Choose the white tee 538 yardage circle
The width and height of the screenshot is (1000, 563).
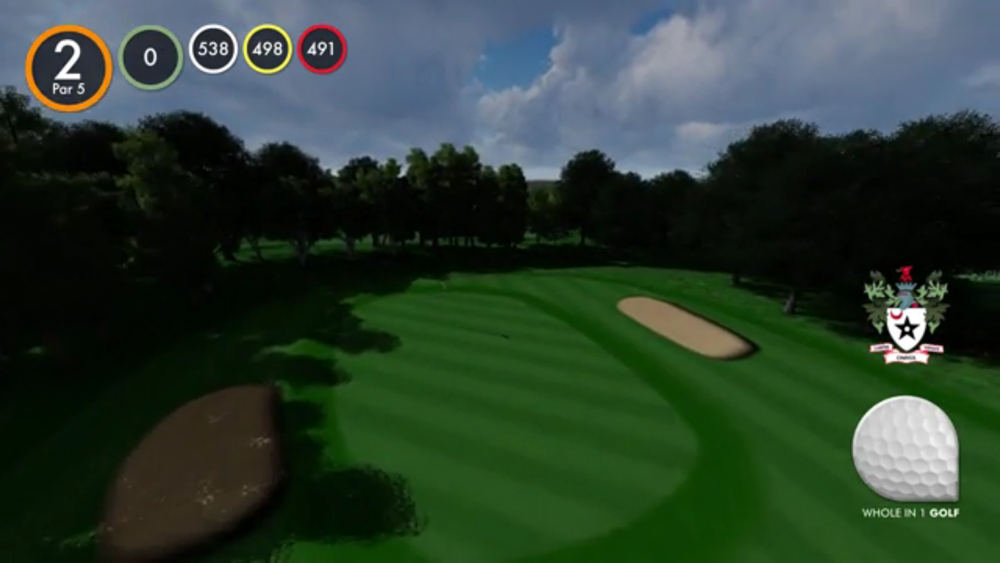[213, 49]
